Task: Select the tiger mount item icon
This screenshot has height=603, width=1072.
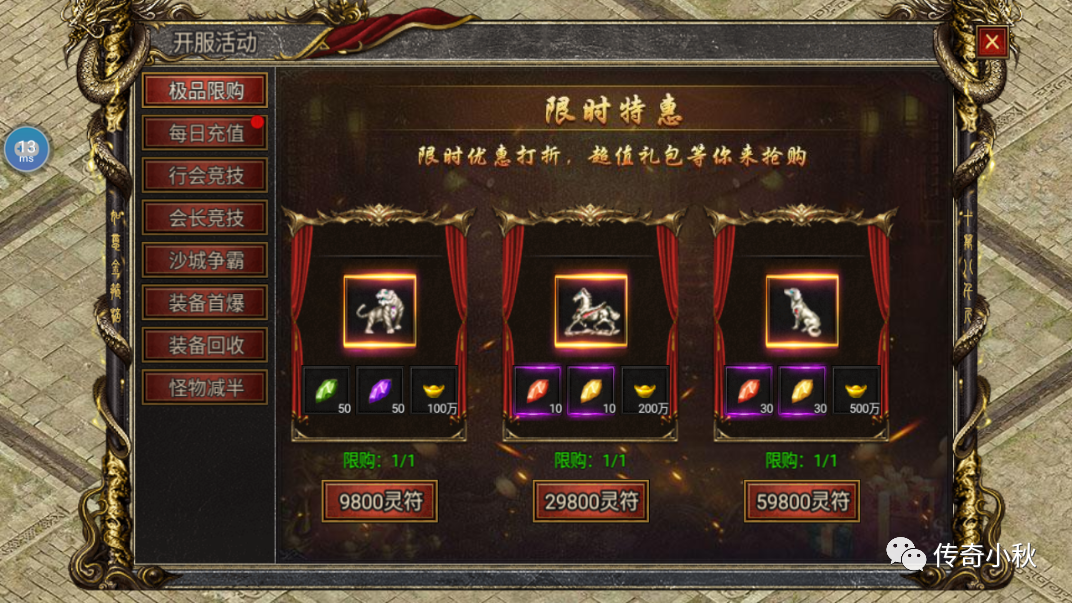Action: click(x=379, y=311)
